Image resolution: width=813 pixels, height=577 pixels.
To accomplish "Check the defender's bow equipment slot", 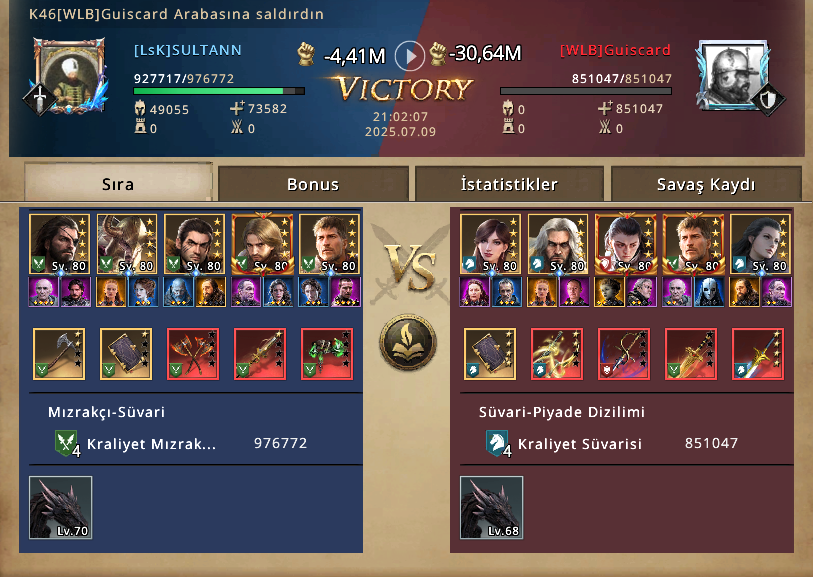I will [624, 354].
